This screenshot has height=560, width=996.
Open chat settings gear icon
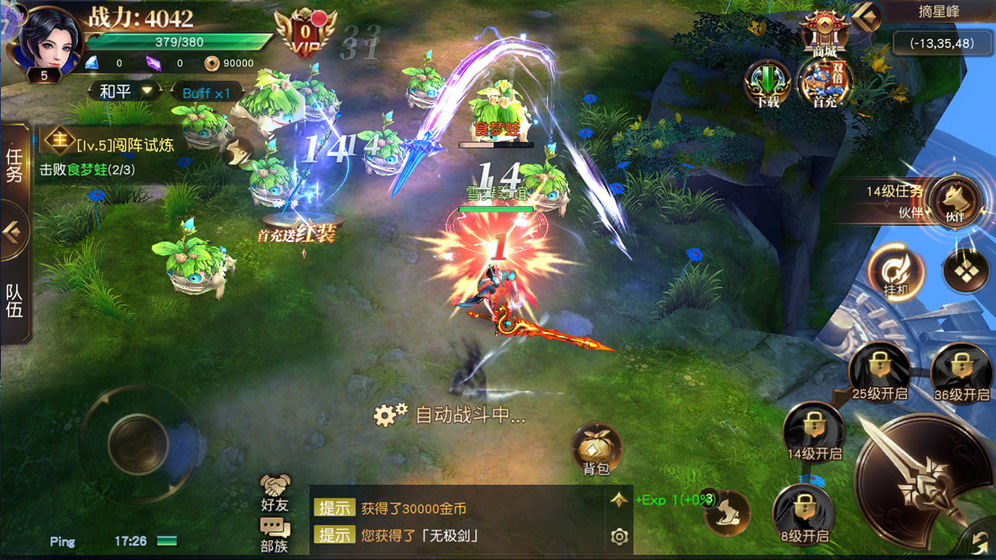(x=619, y=537)
